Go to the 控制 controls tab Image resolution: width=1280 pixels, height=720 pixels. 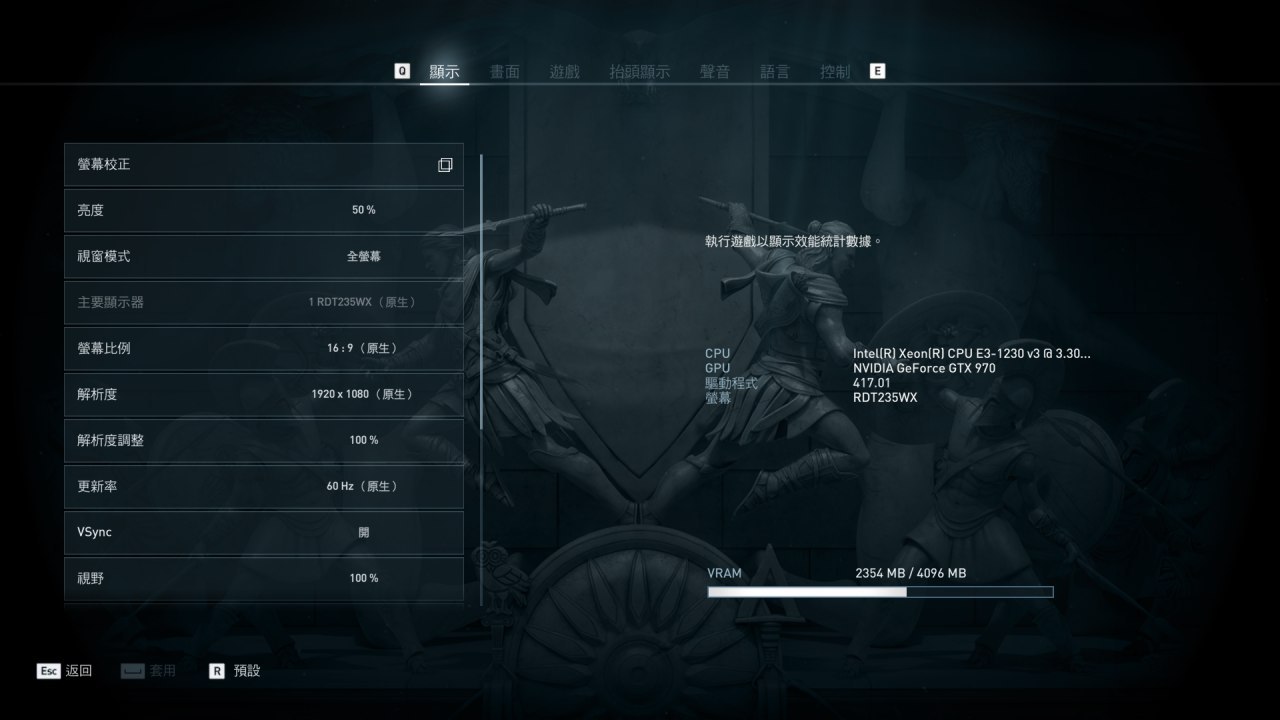coord(834,72)
